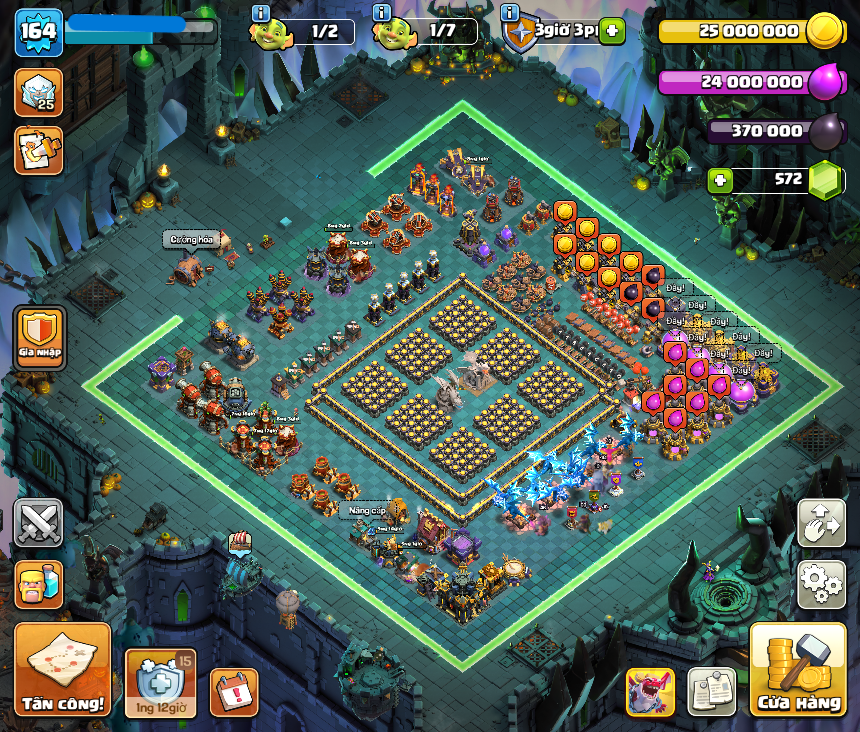
Task: Click the green plus beside shield timer
Action: [612, 31]
